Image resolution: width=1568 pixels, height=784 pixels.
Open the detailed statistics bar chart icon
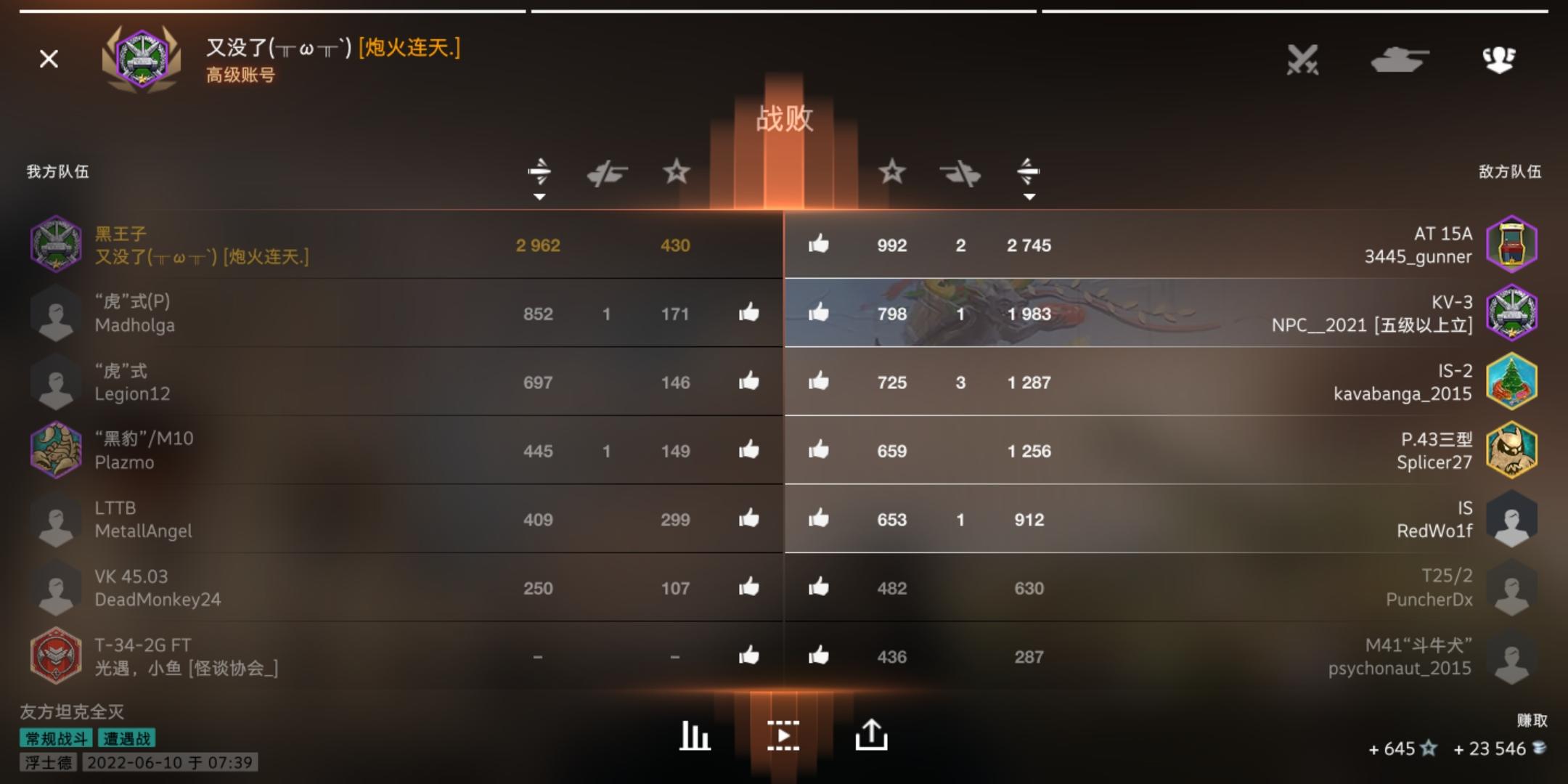pyautogui.click(x=693, y=735)
